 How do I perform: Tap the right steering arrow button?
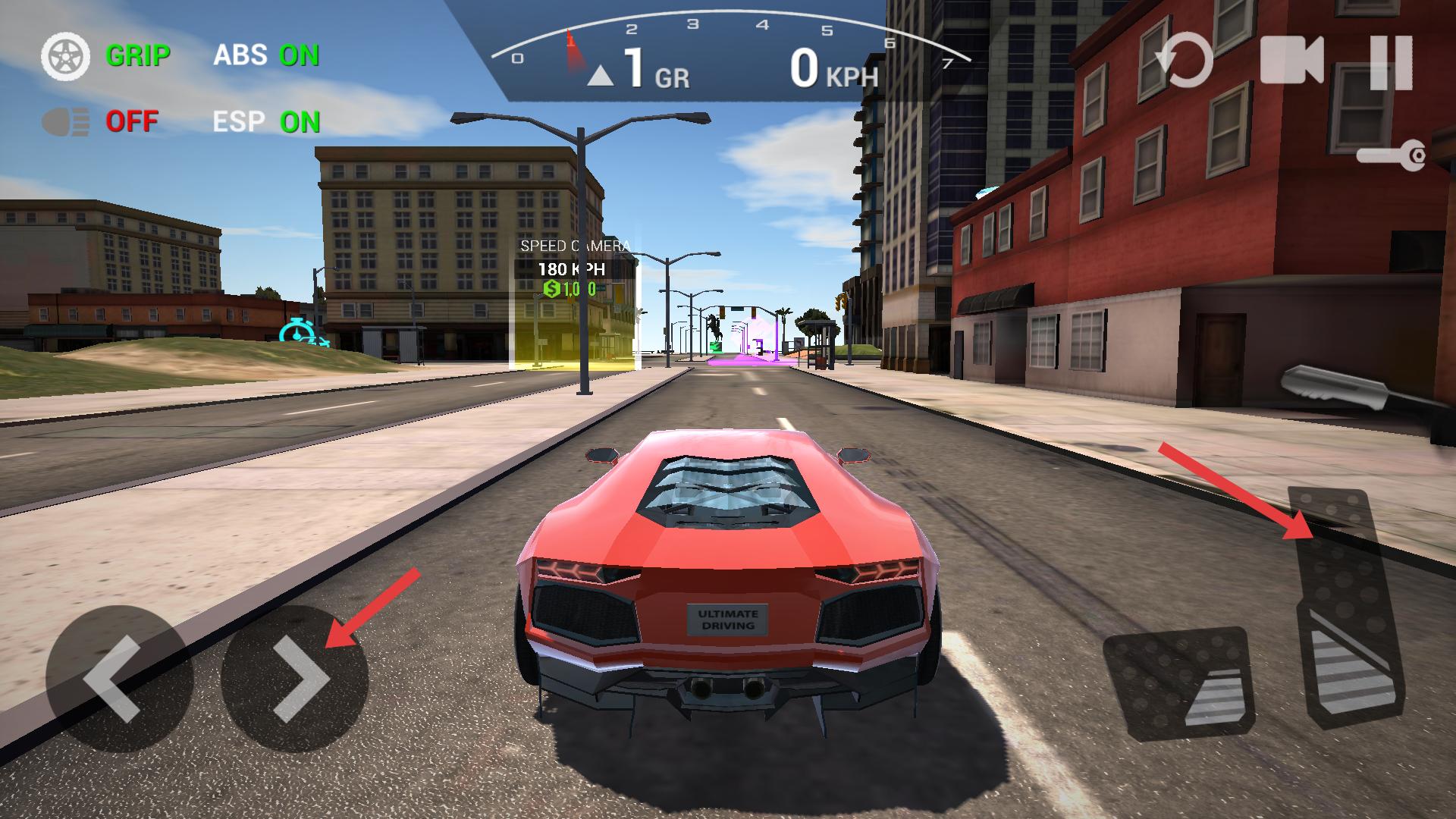tap(295, 679)
